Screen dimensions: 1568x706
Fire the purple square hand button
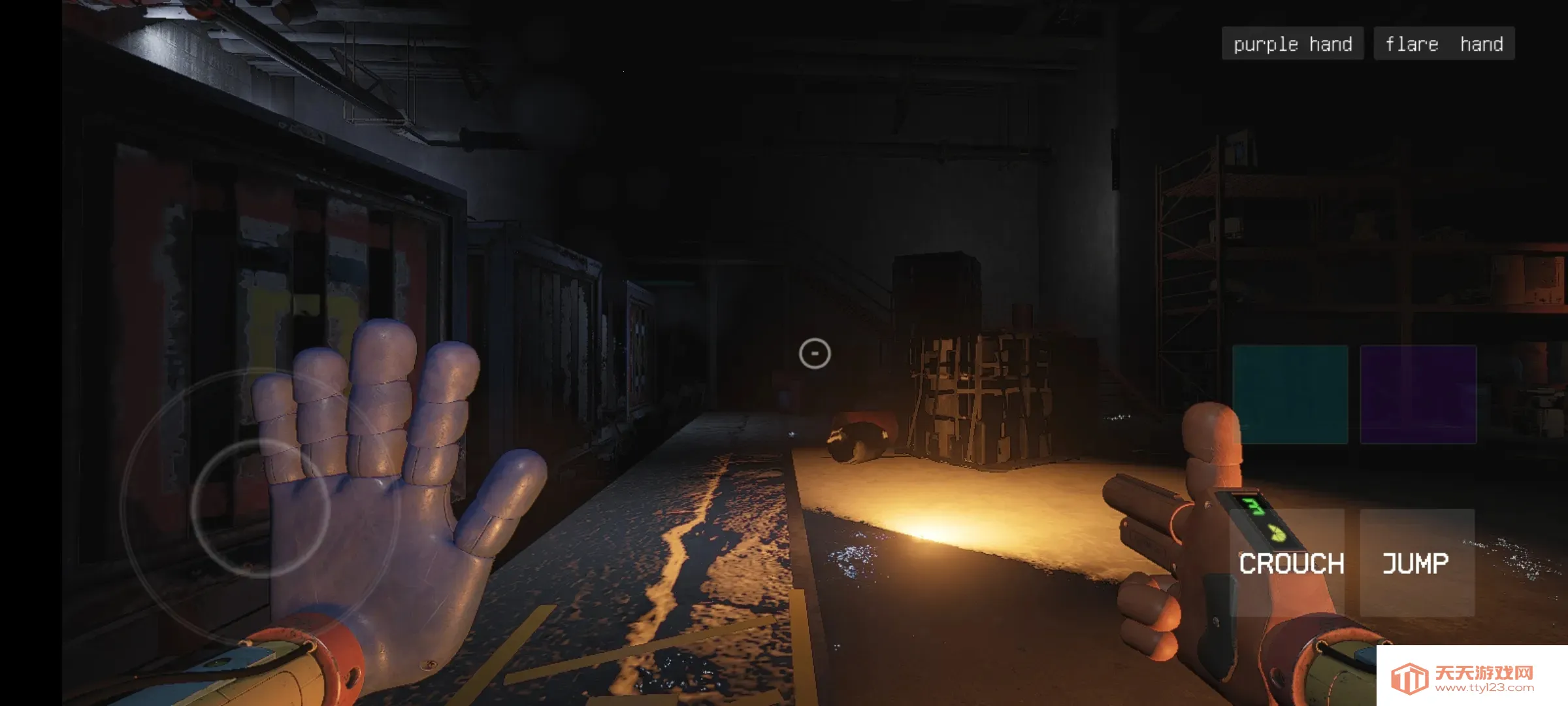coord(1418,394)
